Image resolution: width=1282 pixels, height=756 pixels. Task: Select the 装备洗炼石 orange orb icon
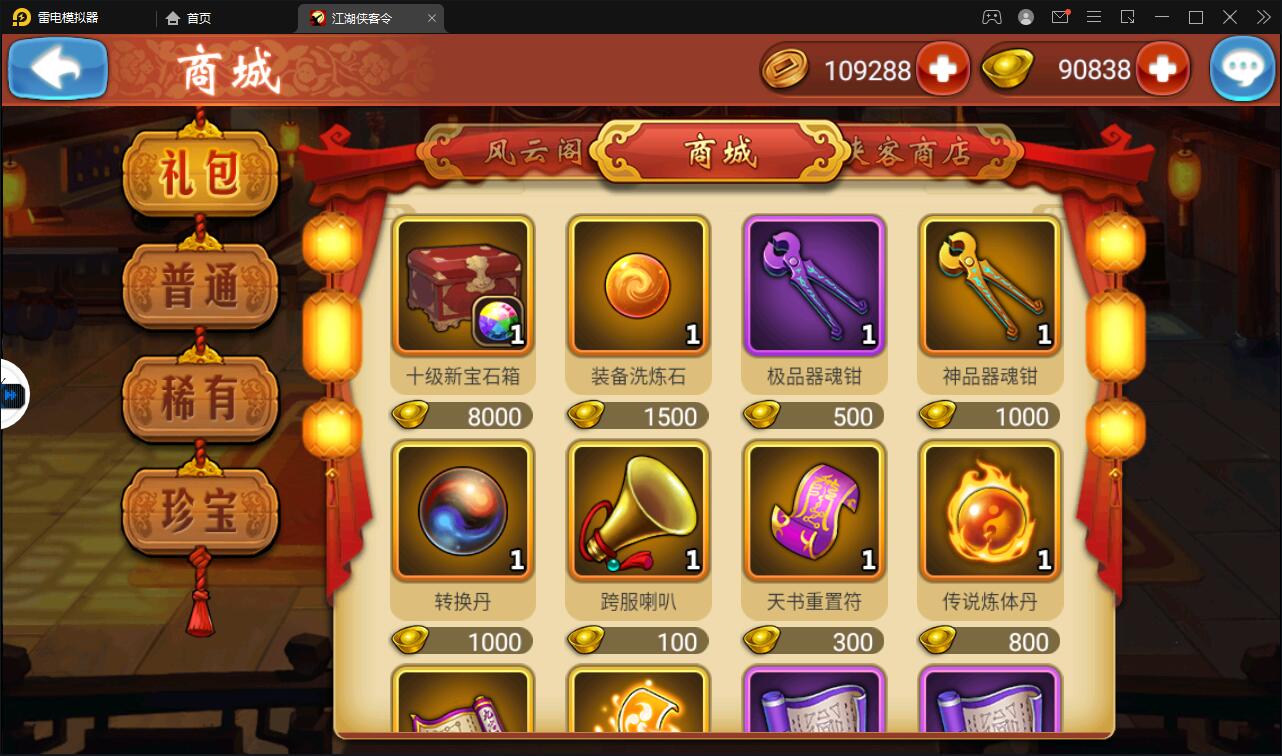coord(638,285)
